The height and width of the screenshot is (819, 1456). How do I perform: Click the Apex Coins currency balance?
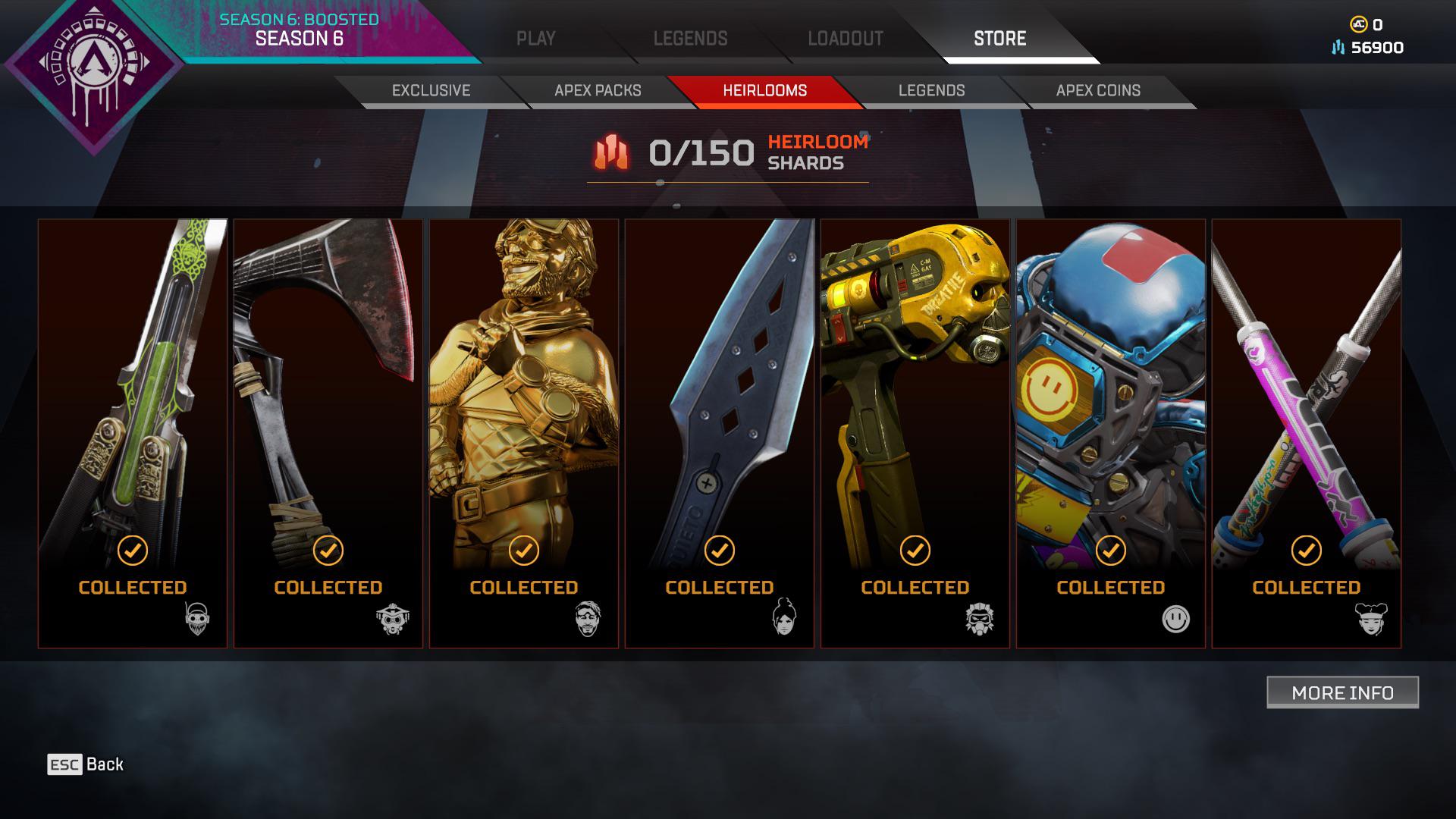1367,24
